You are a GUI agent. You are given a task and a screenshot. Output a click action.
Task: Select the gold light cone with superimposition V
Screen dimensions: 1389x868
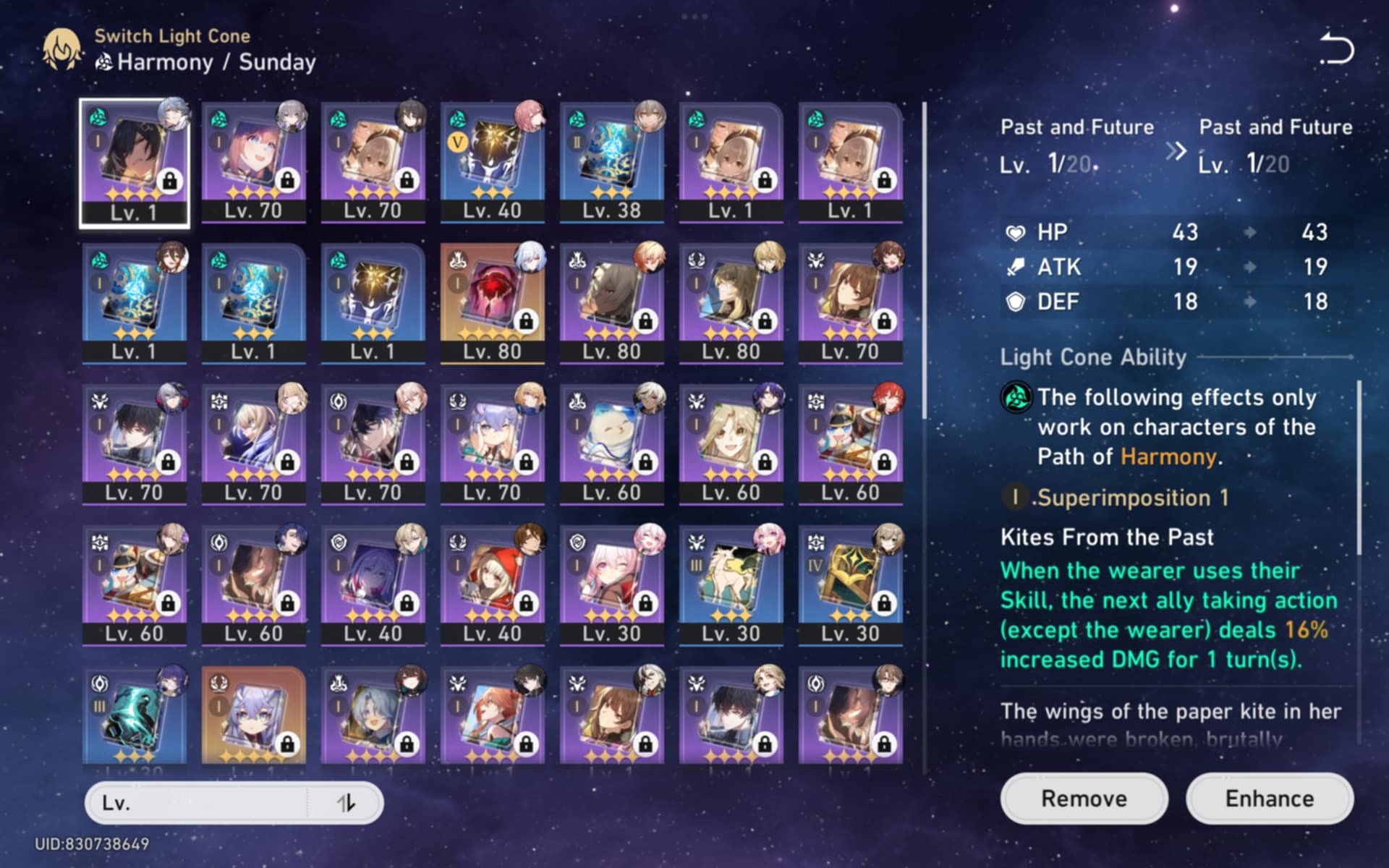coord(492,156)
